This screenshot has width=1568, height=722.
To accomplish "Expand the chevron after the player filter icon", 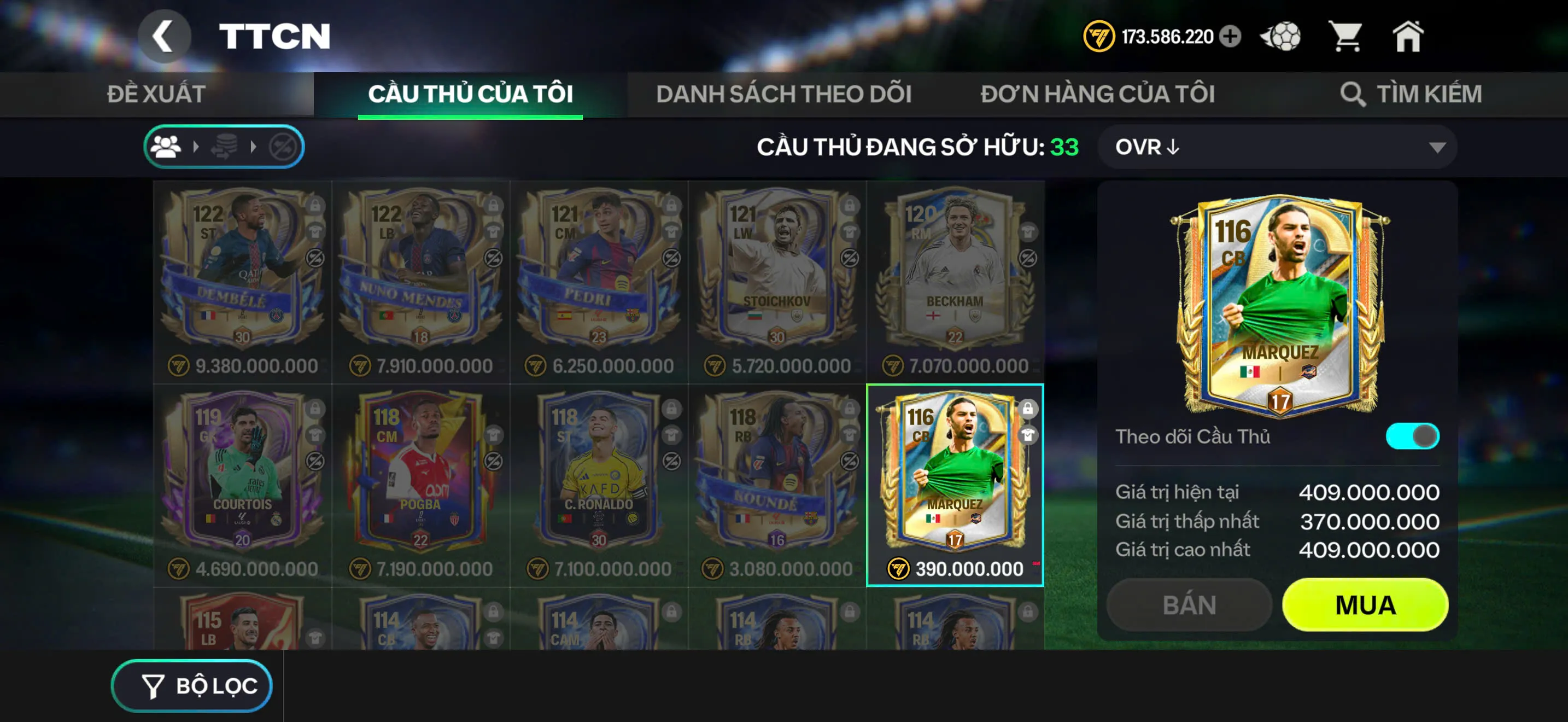I will tap(196, 146).
